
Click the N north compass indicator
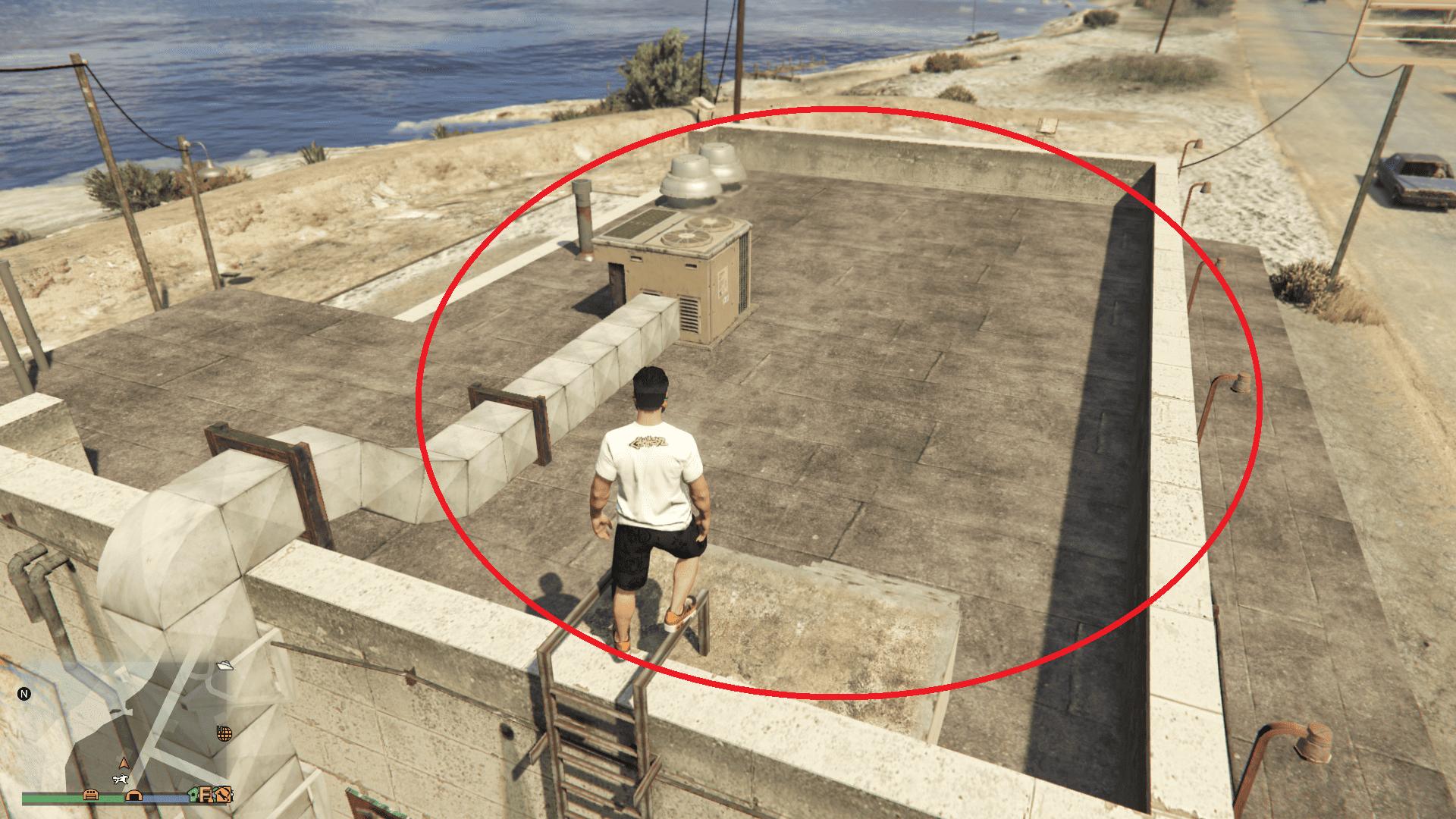[x=24, y=693]
